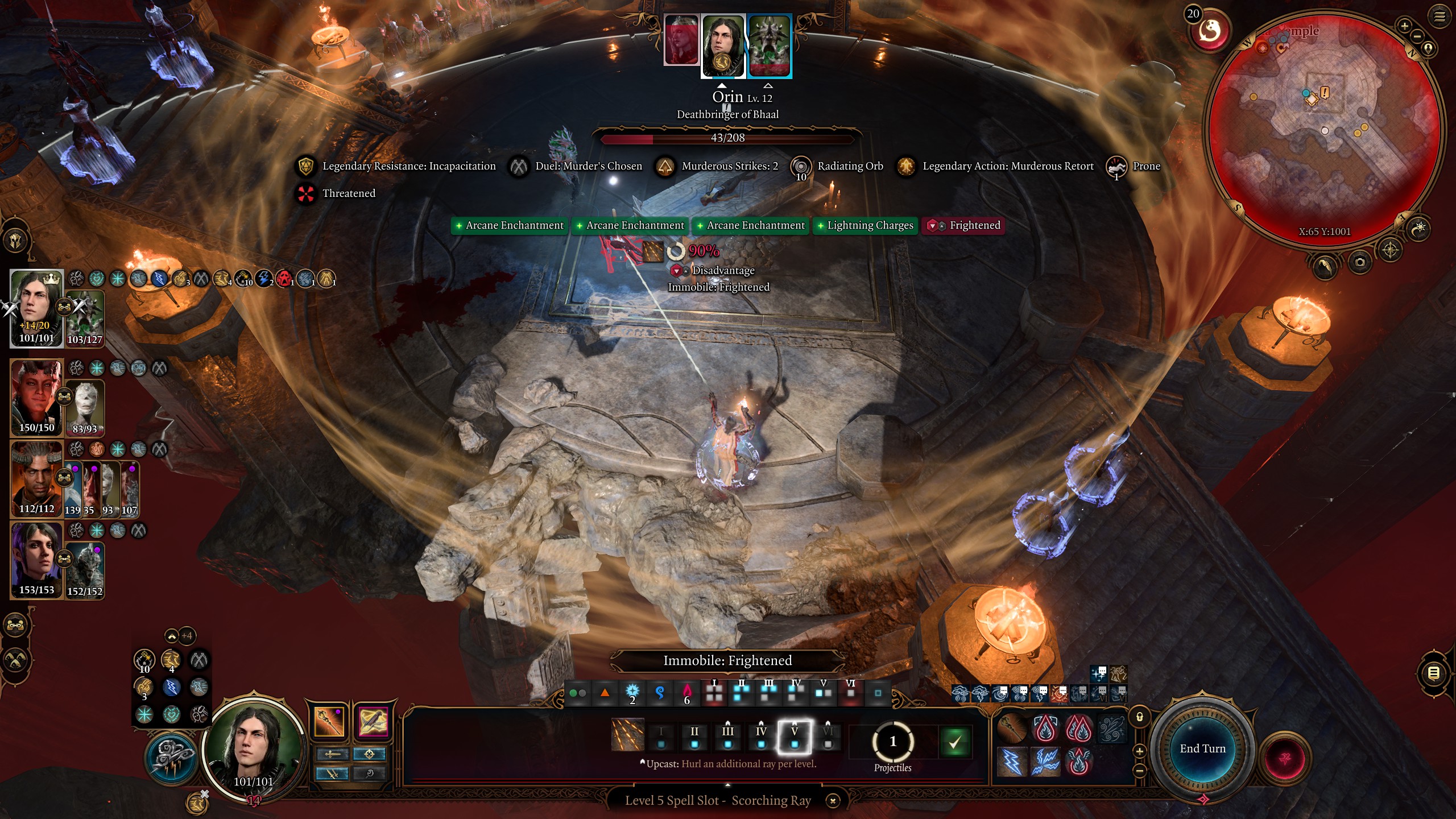
Task: Pick the level IV upcast option
Action: tap(761, 736)
